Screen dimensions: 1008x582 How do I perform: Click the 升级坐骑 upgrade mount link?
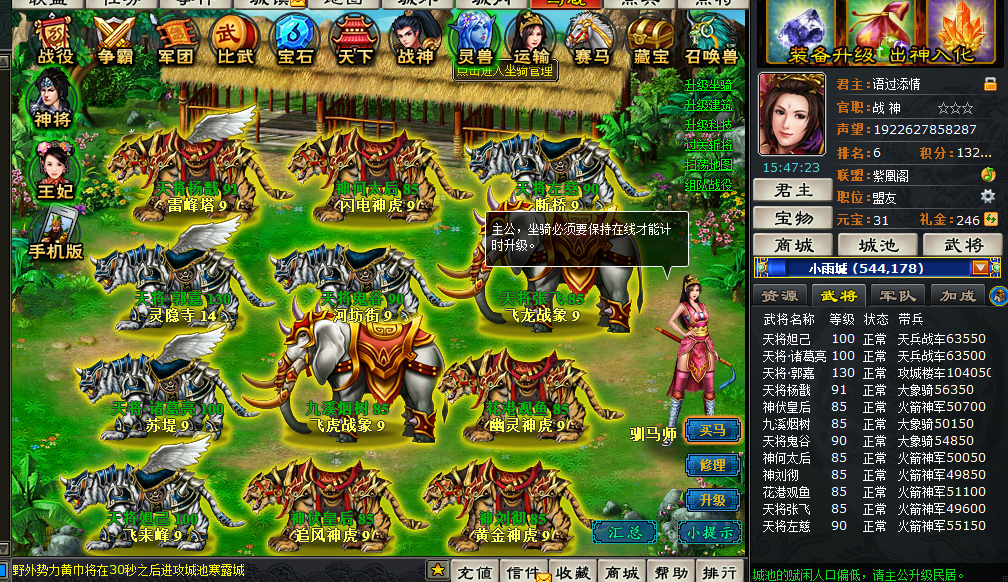click(x=708, y=86)
